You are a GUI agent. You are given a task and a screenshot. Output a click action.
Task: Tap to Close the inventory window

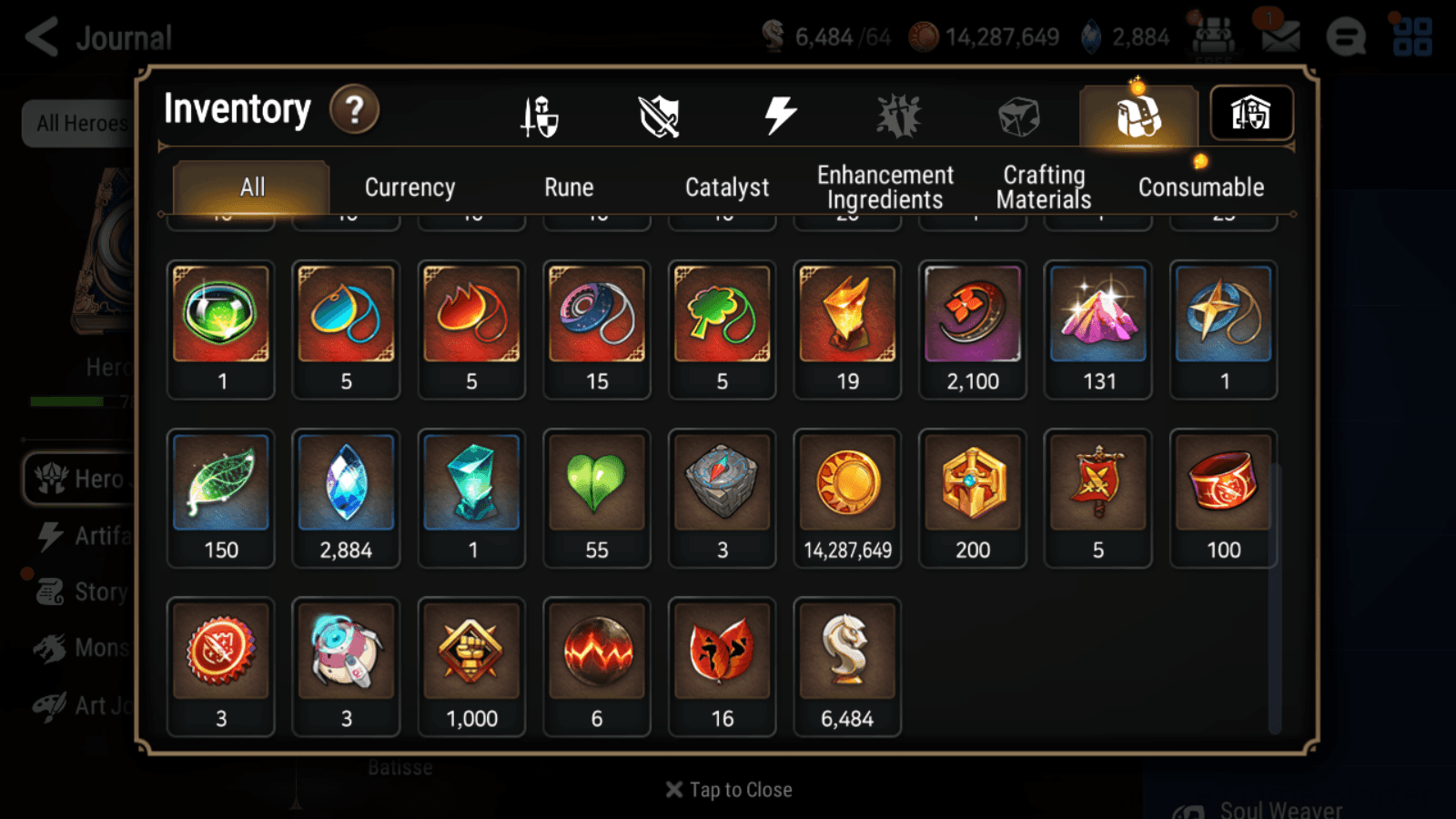728,789
